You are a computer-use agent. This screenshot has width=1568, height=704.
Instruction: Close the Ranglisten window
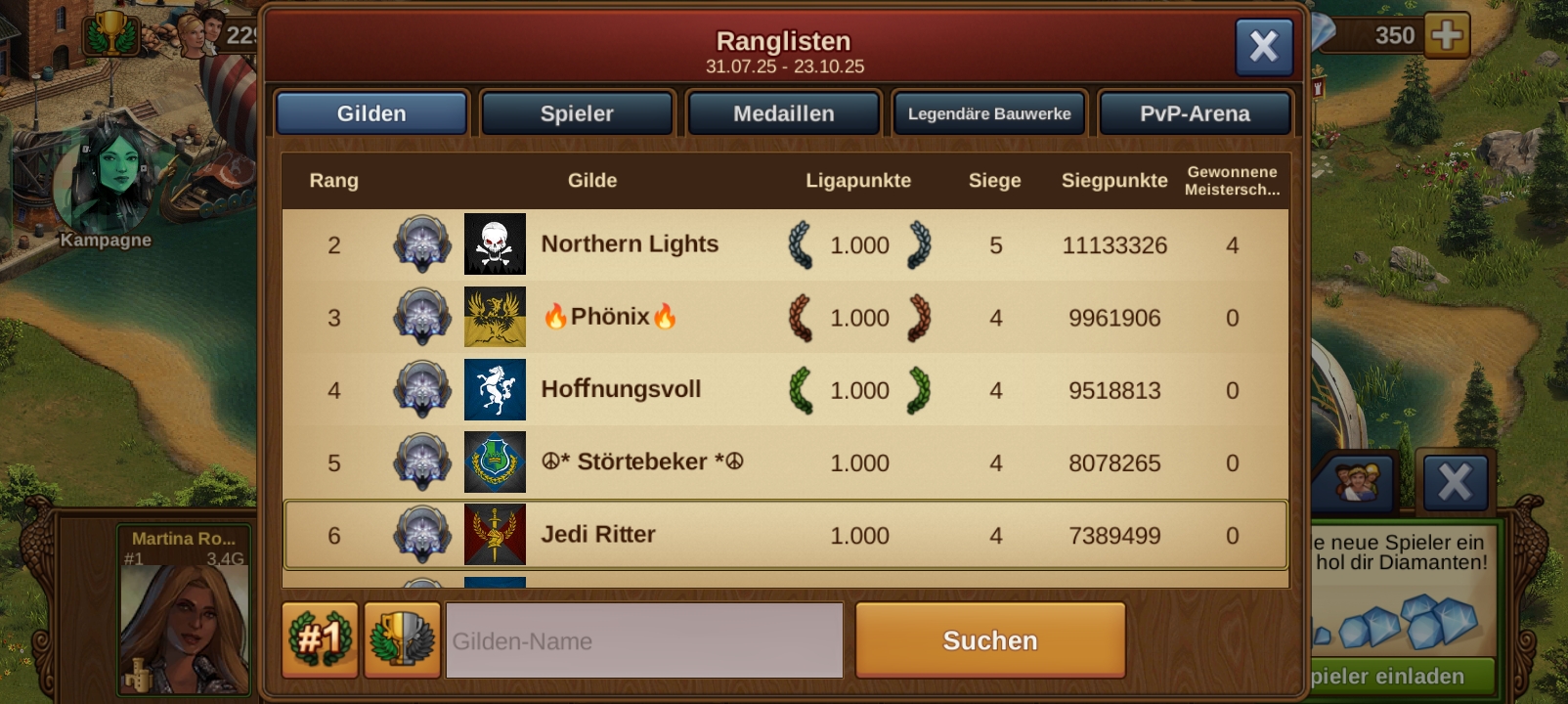[1263, 46]
